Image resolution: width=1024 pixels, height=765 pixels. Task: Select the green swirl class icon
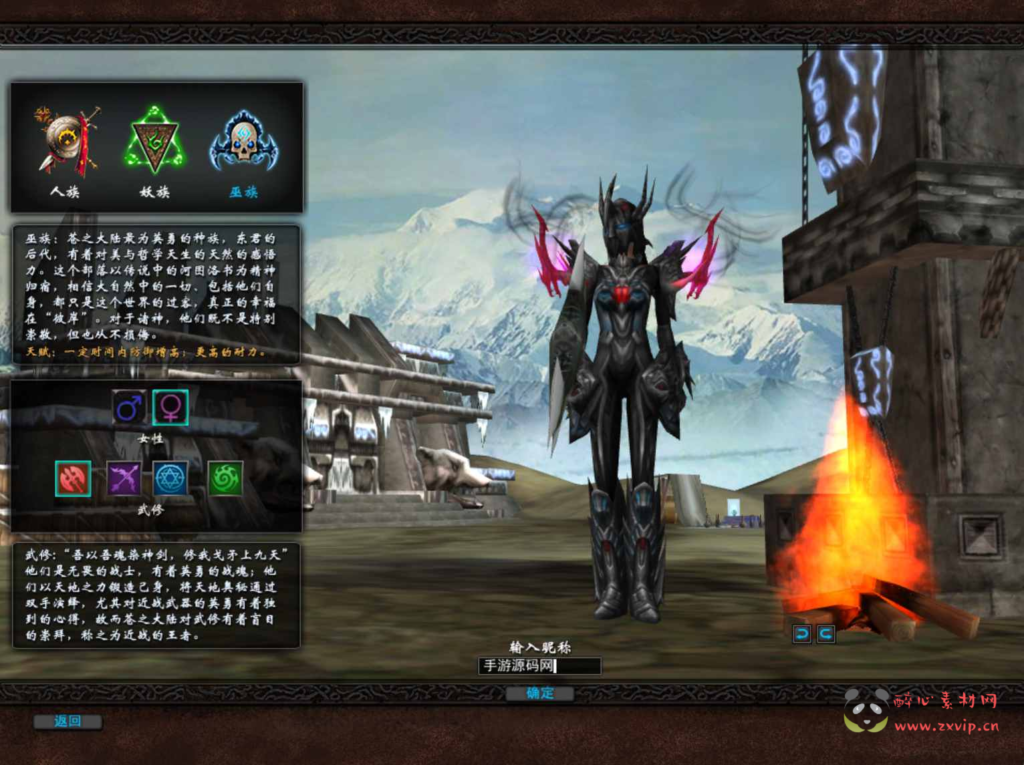224,479
